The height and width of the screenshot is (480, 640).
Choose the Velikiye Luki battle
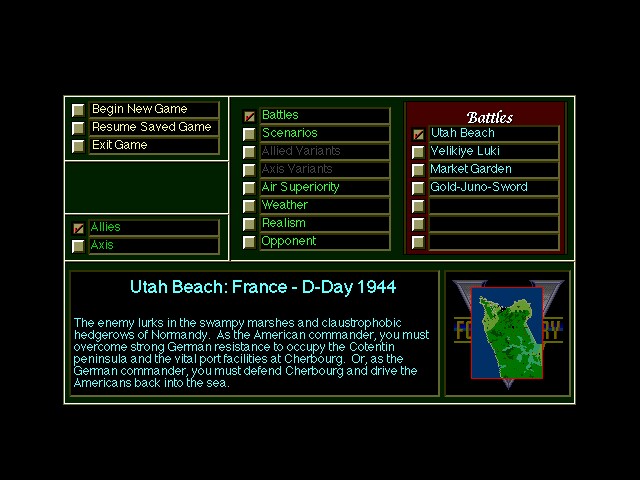coord(492,151)
